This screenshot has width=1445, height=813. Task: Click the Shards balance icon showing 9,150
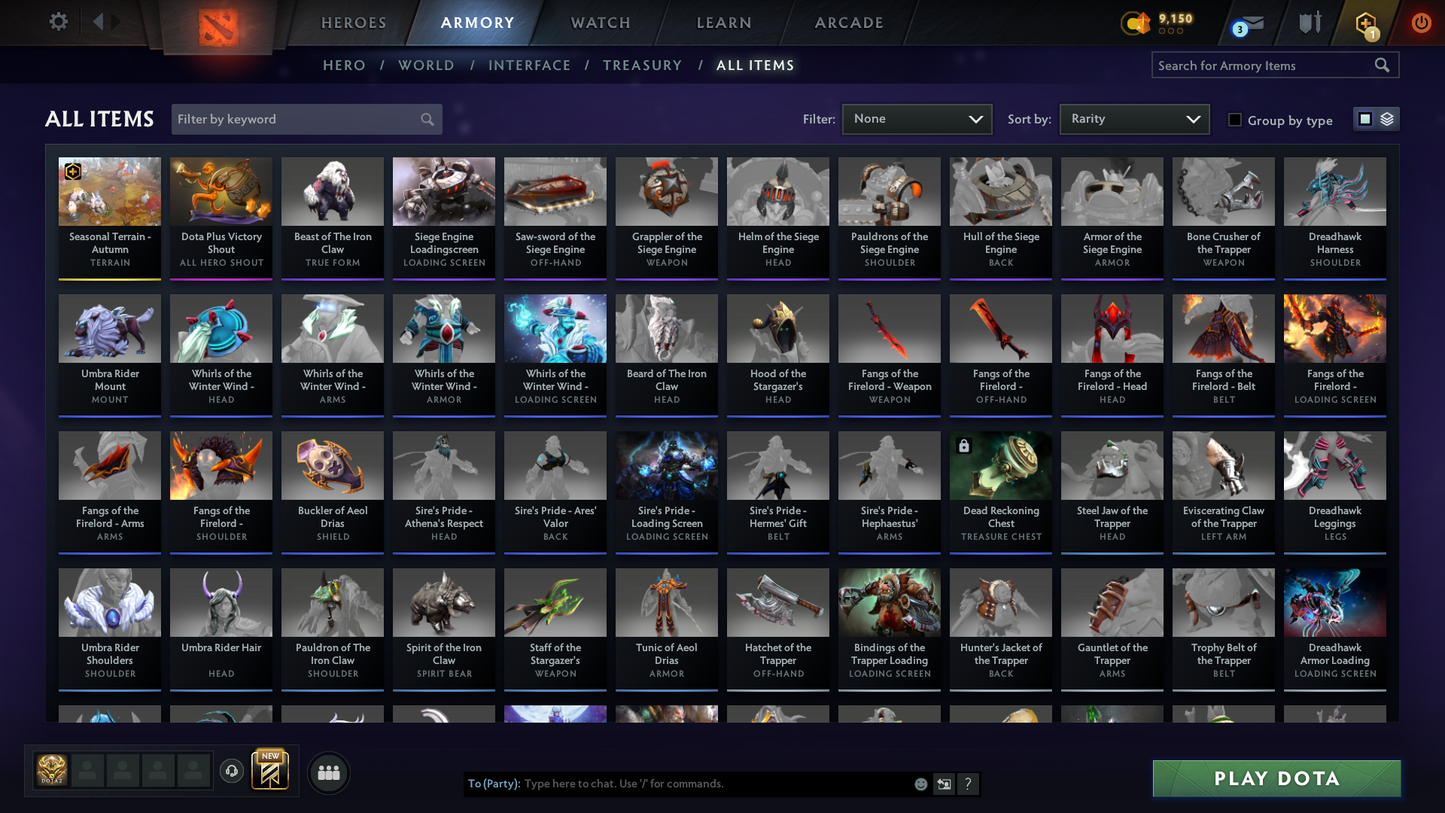tap(1136, 22)
